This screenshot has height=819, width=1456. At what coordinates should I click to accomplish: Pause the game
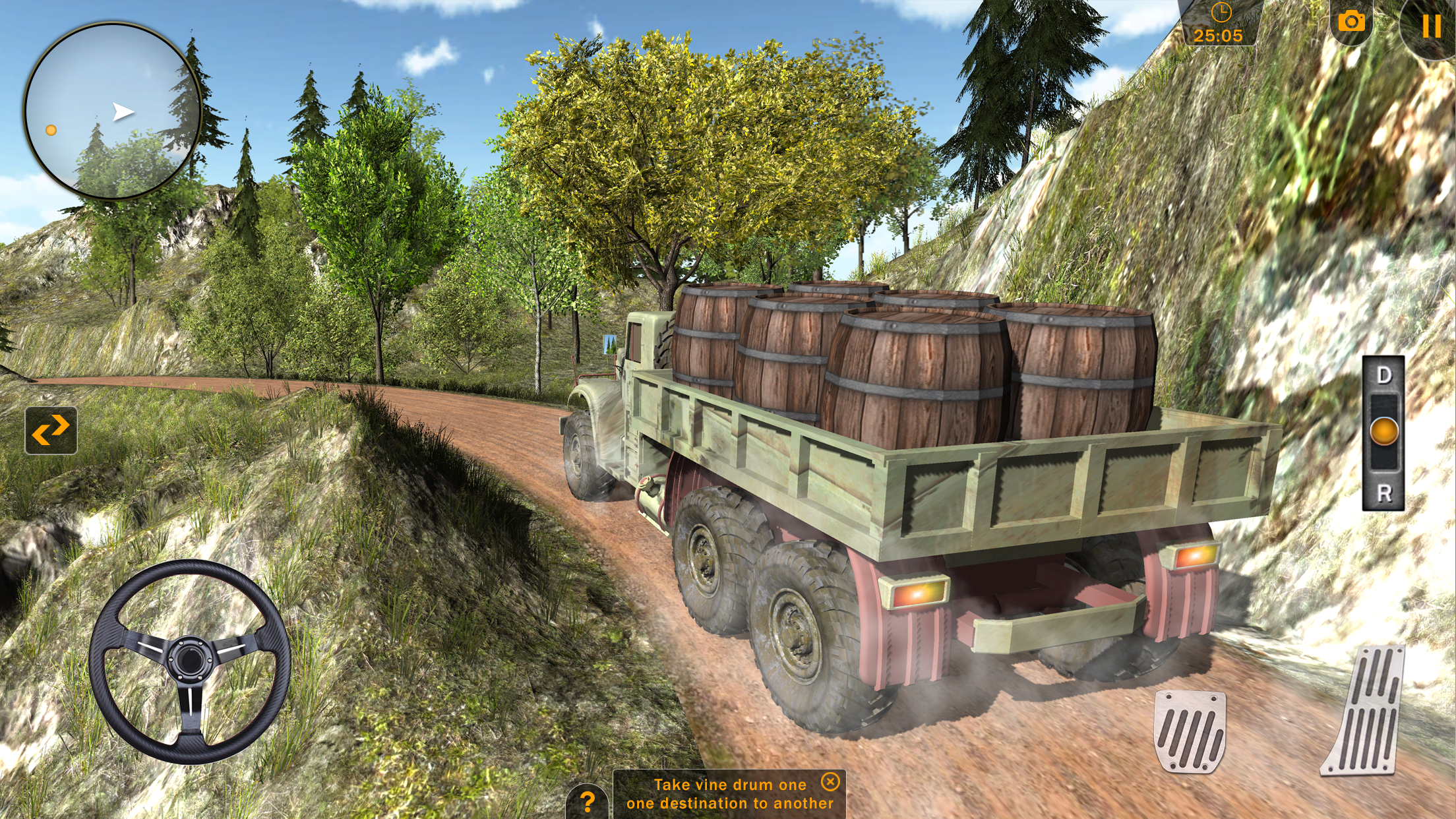(1430, 26)
